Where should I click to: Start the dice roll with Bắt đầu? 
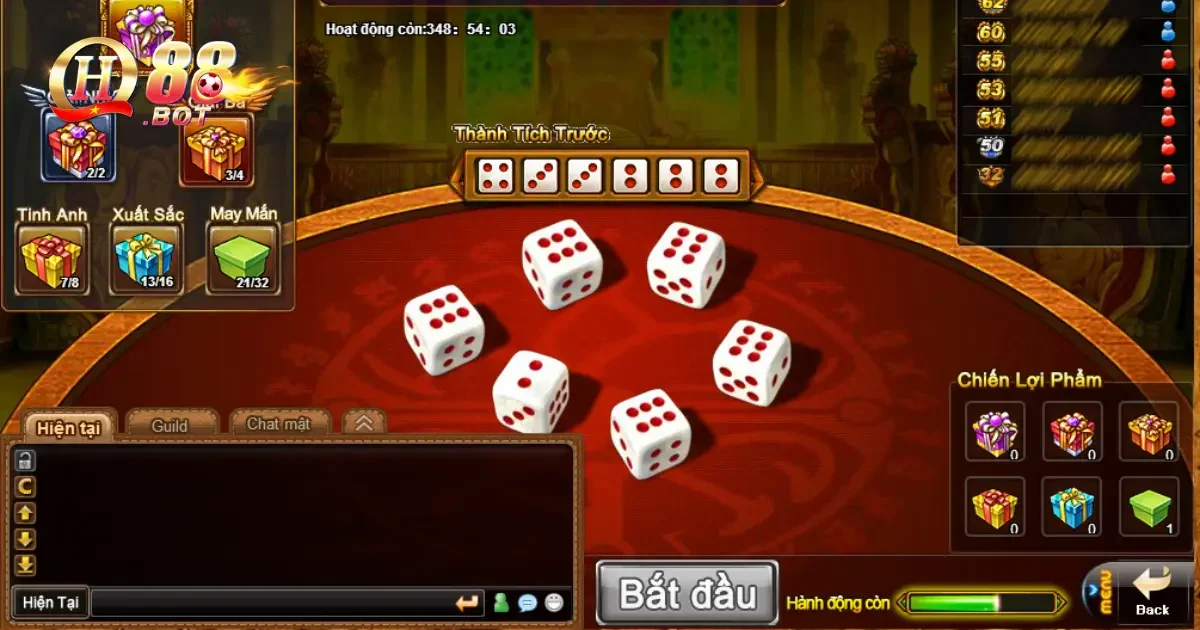pyautogui.click(x=687, y=594)
